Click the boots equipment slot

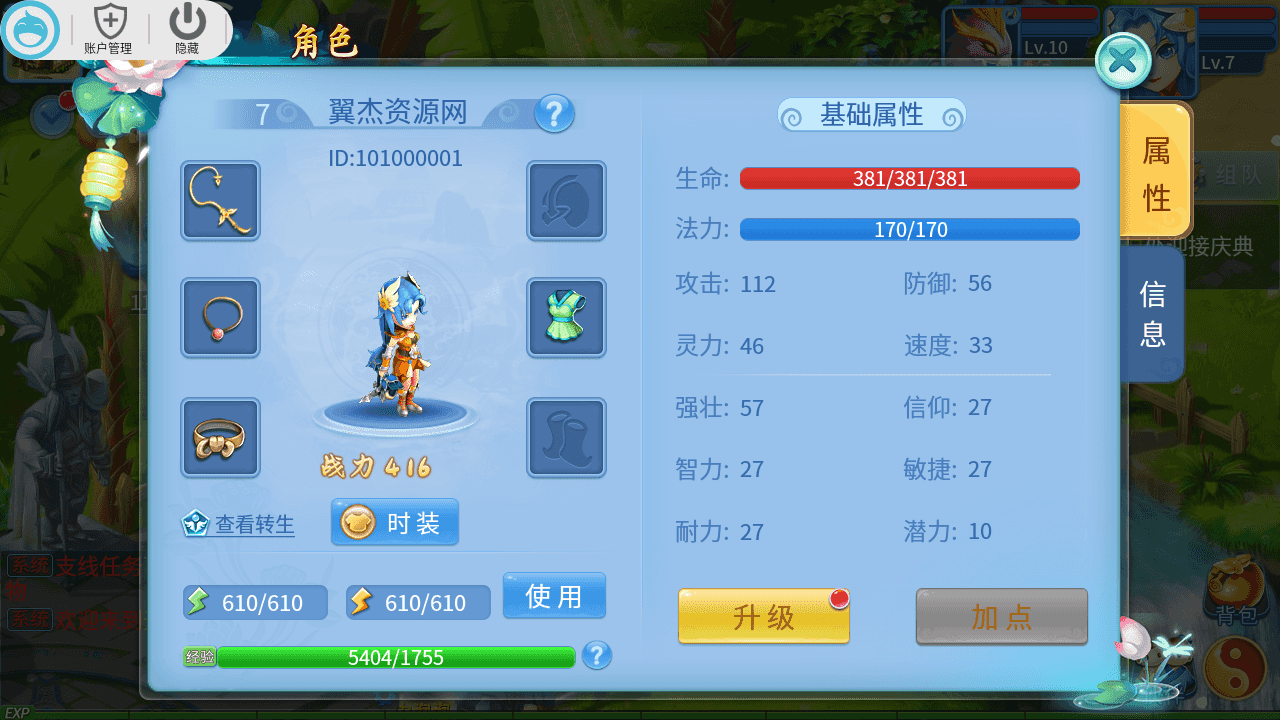click(566, 437)
